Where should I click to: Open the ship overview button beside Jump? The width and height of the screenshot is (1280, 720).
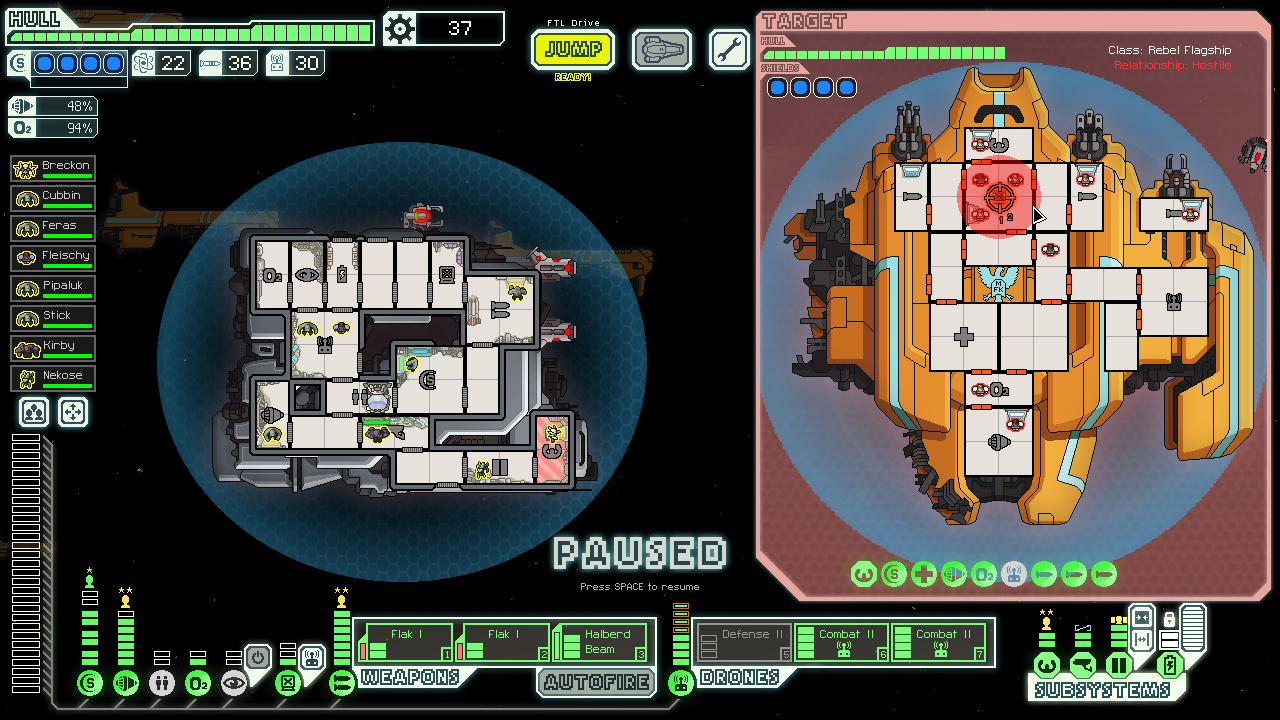click(661, 49)
